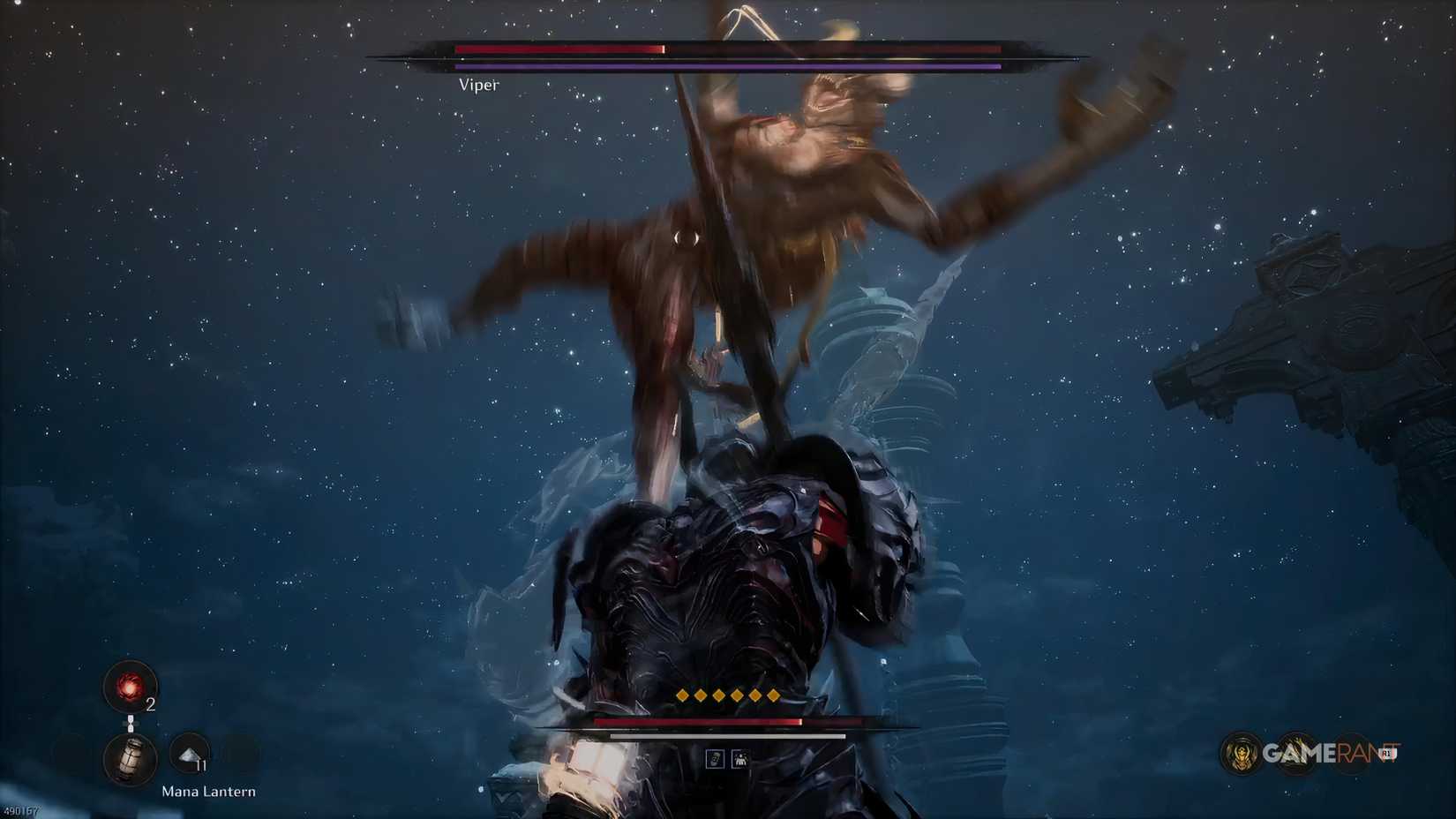Image resolution: width=1456 pixels, height=819 pixels.
Task: Expand the dimmed circle right of the golden emblem
Action: (x=1295, y=752)
